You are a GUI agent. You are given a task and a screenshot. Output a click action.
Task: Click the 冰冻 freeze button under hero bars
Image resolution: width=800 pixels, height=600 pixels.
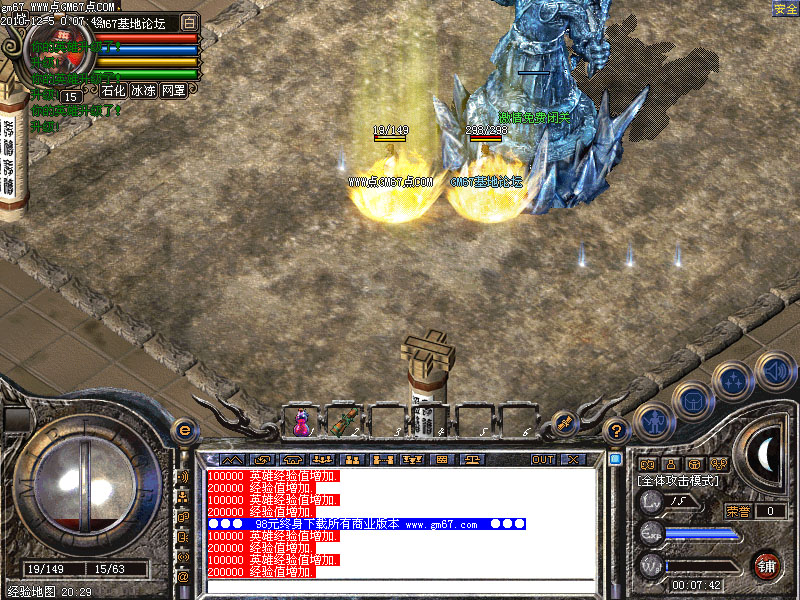143,90
